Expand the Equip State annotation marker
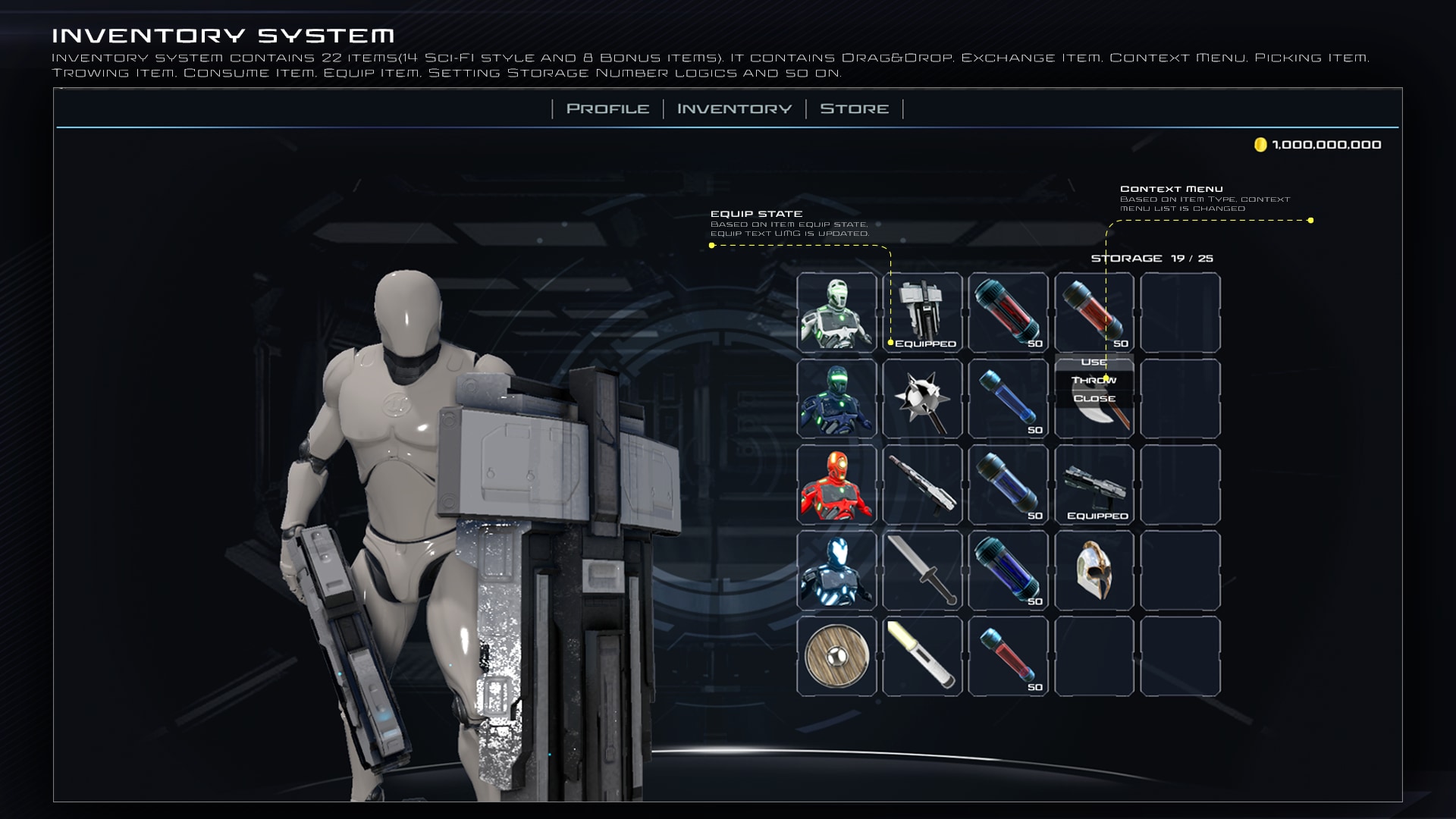This screenshot has height=819, width=1456. click(711, 246)
